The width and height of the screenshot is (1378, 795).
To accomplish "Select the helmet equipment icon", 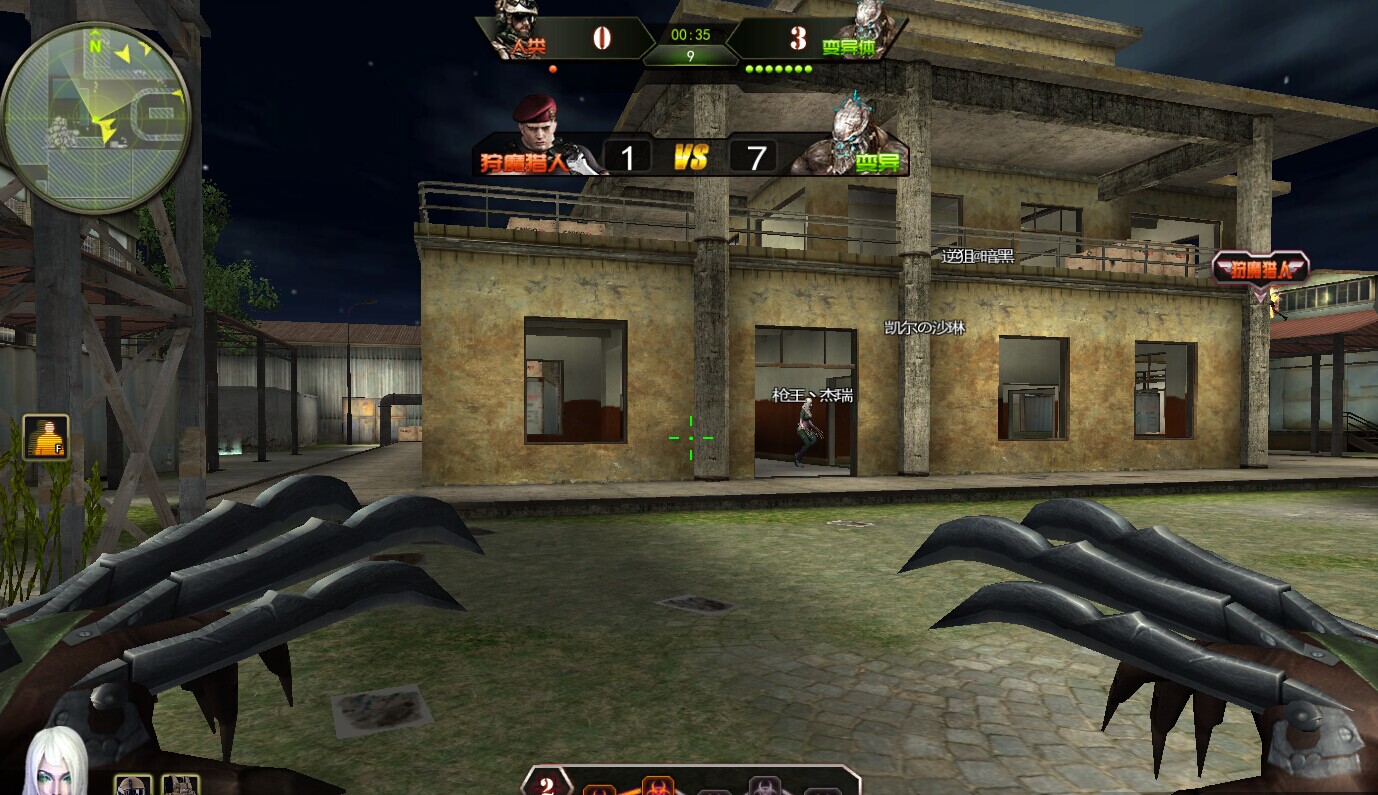I will pyautogui.click(x=132, y=785).
